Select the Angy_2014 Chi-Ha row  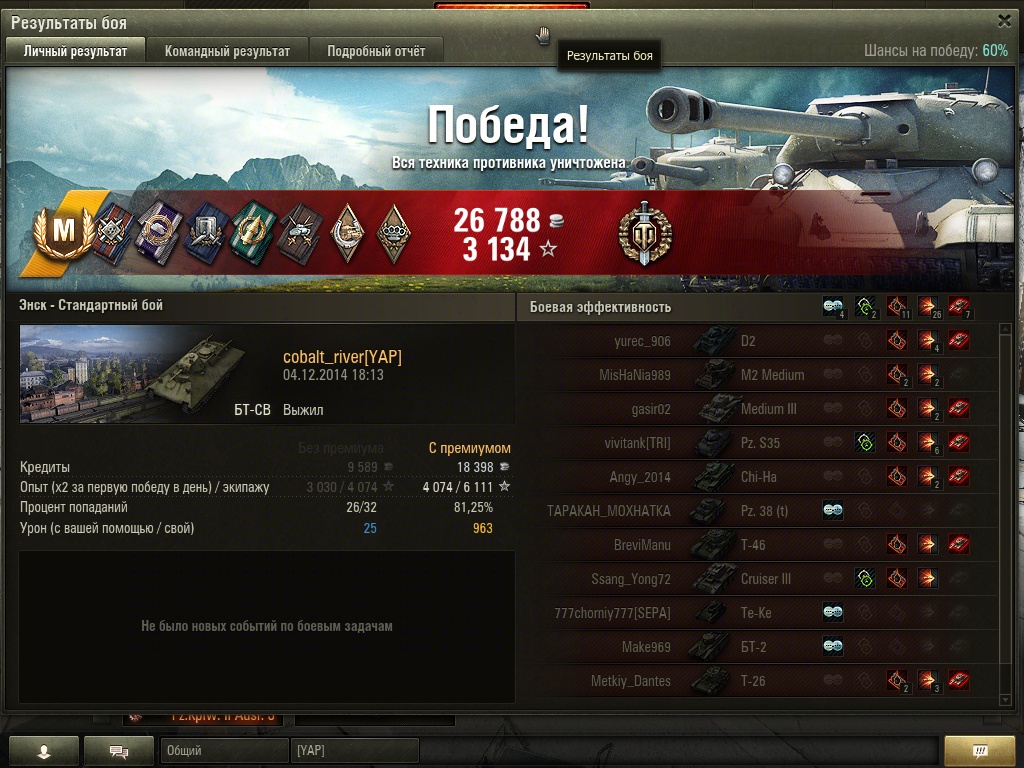click(x=760, y=478)
